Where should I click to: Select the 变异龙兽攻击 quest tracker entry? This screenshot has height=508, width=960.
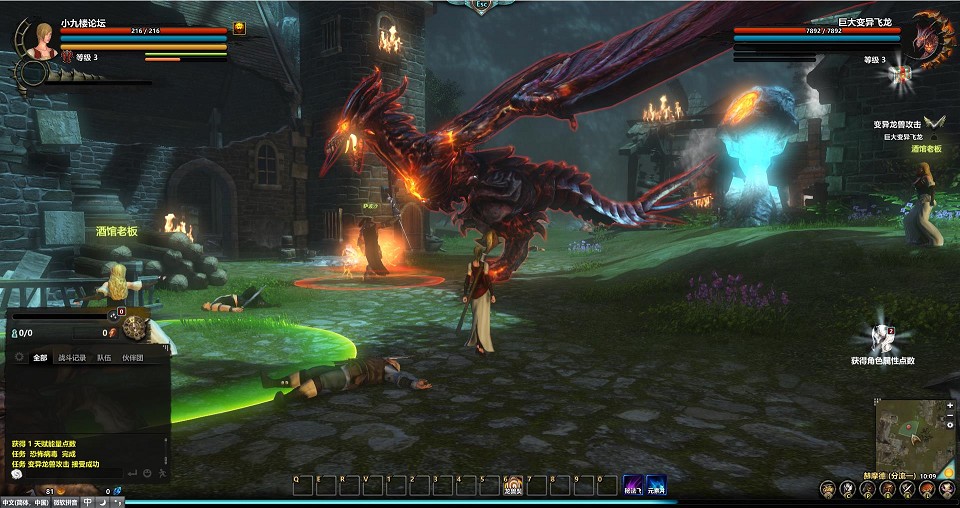(897, 124)
